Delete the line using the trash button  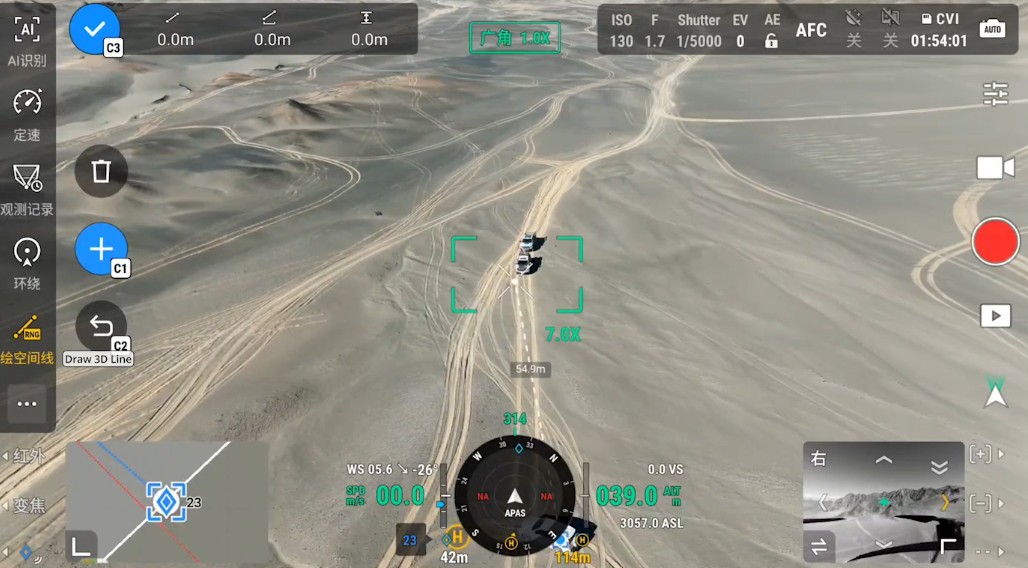(101, 171)
